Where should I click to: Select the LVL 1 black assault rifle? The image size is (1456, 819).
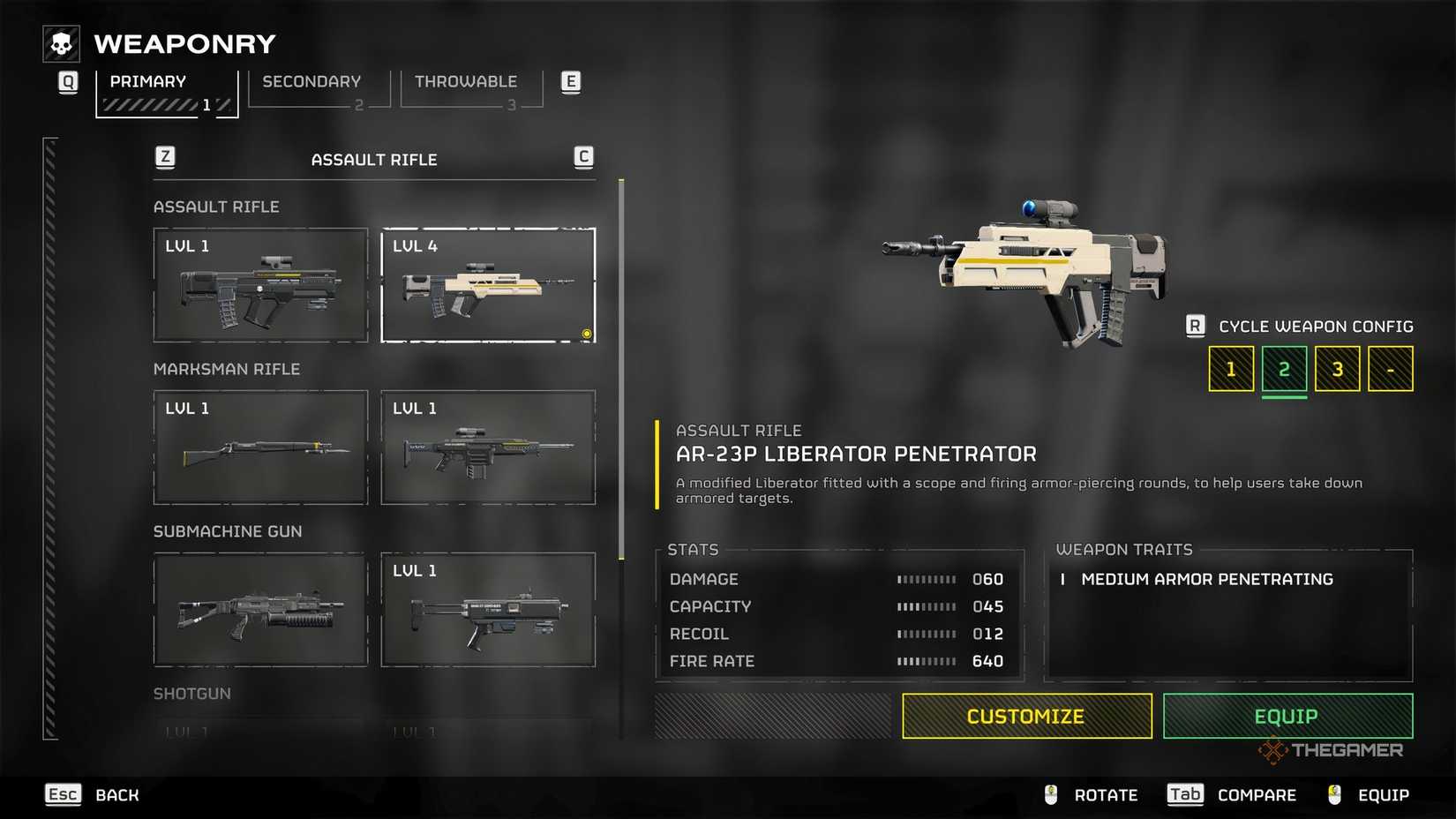pyautogui.click(x=260, y=285)
